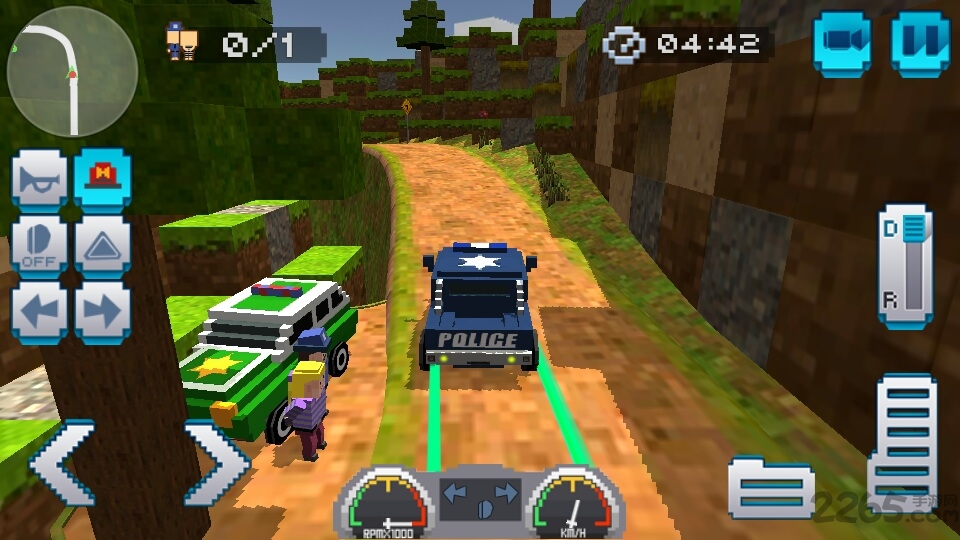
Task: Switch the camera view
Action: click(x=842, y=42)
